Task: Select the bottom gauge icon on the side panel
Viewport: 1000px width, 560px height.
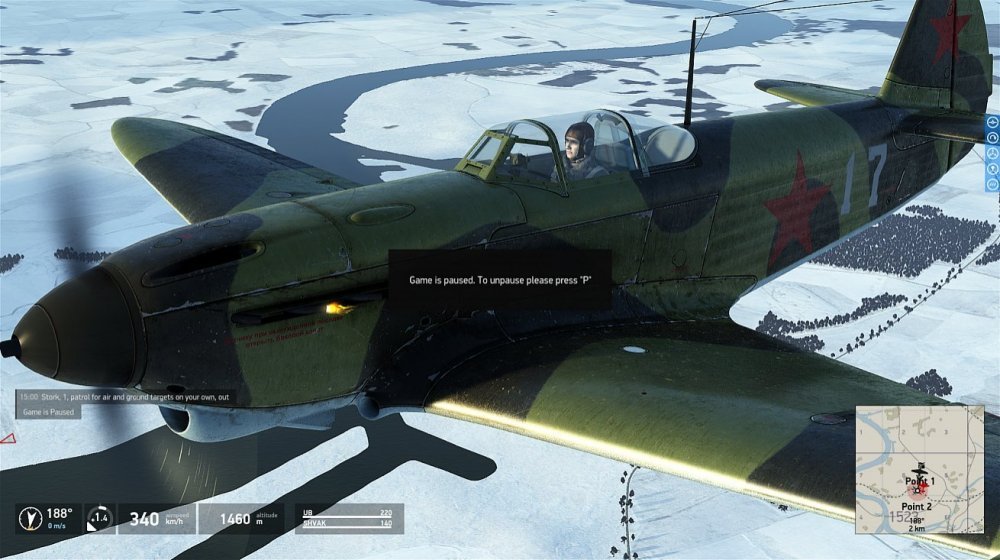Action: pos(992,184)
